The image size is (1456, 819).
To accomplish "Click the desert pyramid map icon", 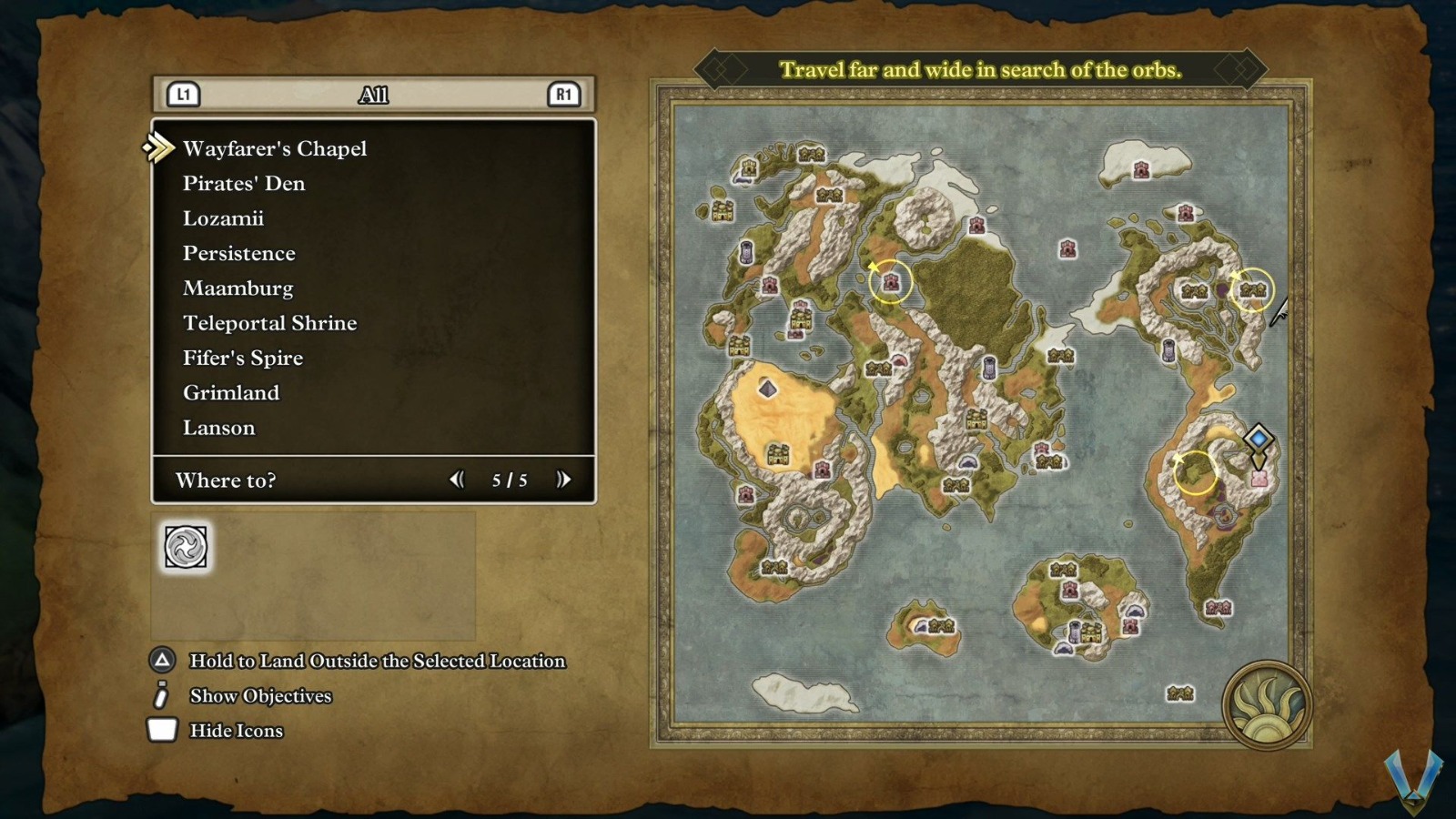I will tap(768, 389).
